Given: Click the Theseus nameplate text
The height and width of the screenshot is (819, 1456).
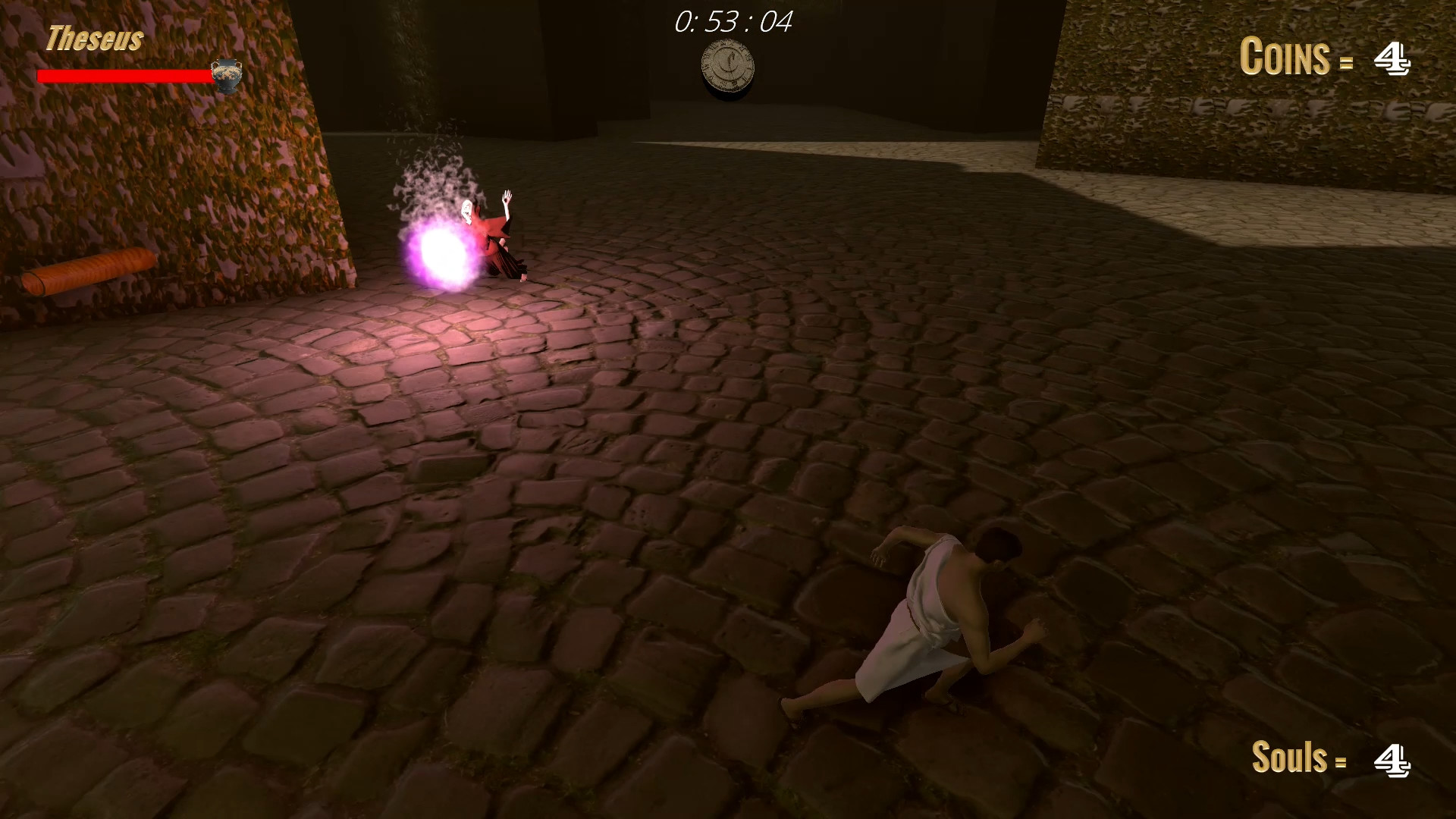Looking at the screenshot, I should (x=94, y=39).
